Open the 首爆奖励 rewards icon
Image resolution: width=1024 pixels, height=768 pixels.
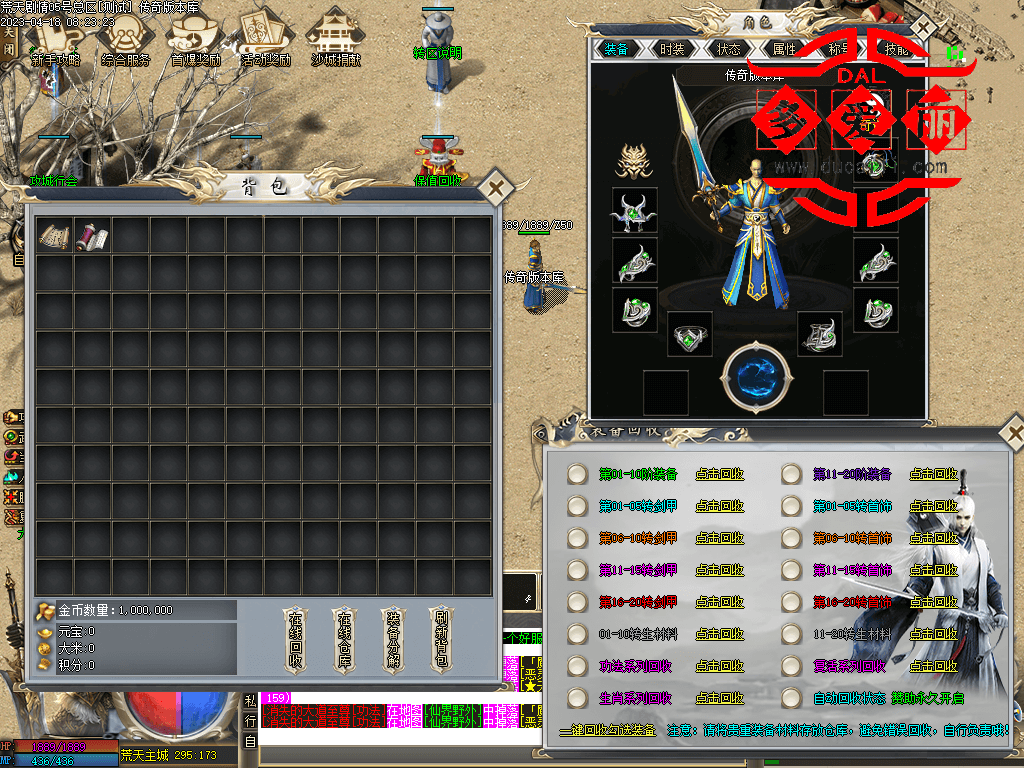coord(195,38)
